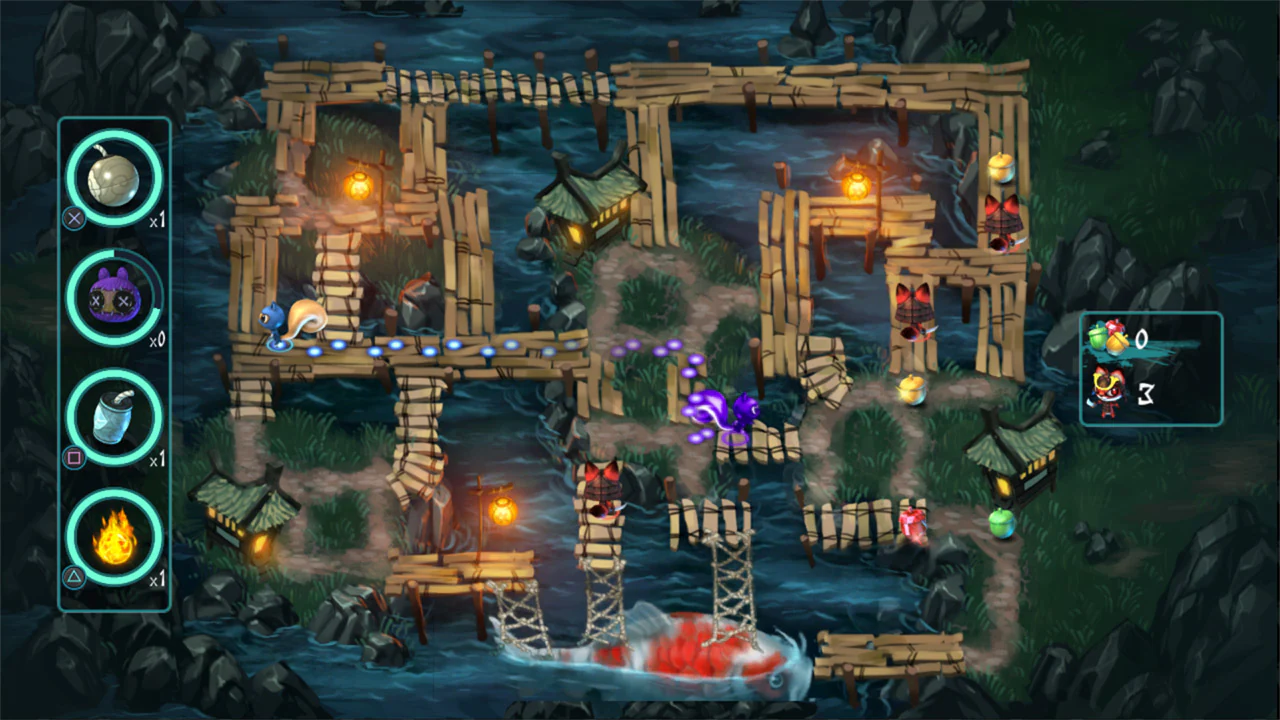Expand the resource counter panel on the right
Screen dimensions: 1280x720
coord(1150,368)
